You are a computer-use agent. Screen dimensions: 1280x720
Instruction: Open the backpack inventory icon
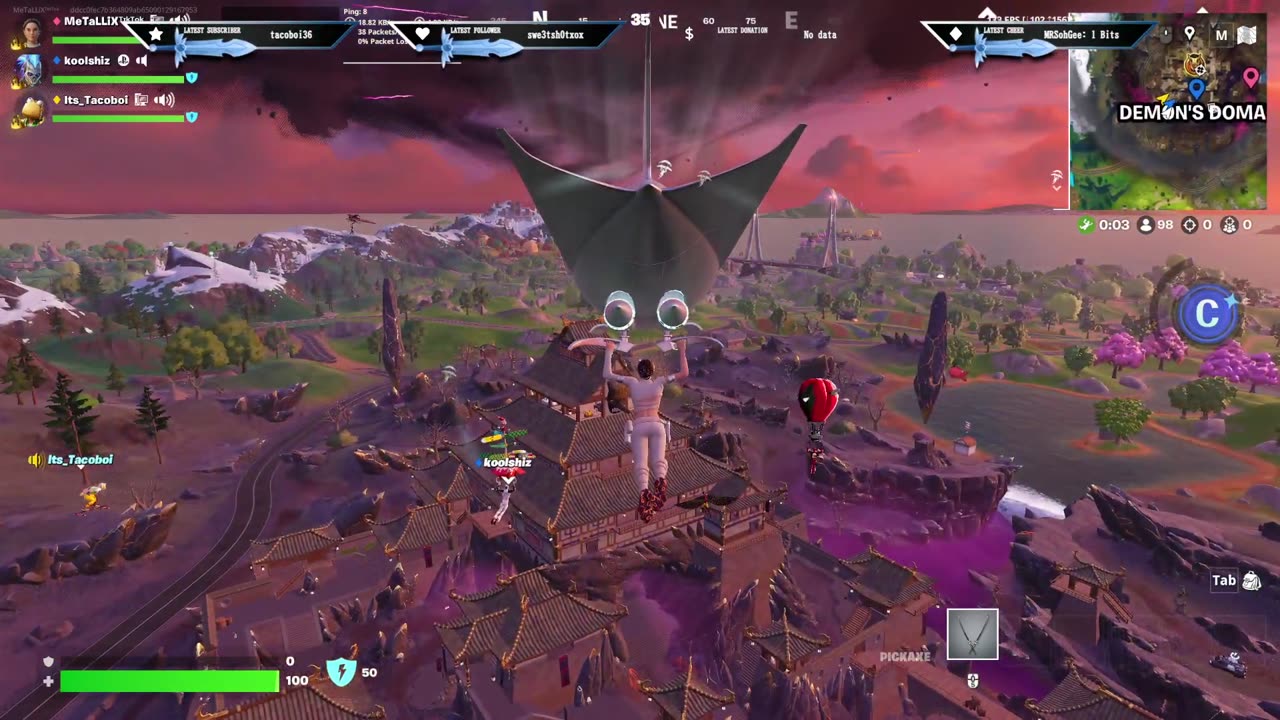tap(1251, 580)
